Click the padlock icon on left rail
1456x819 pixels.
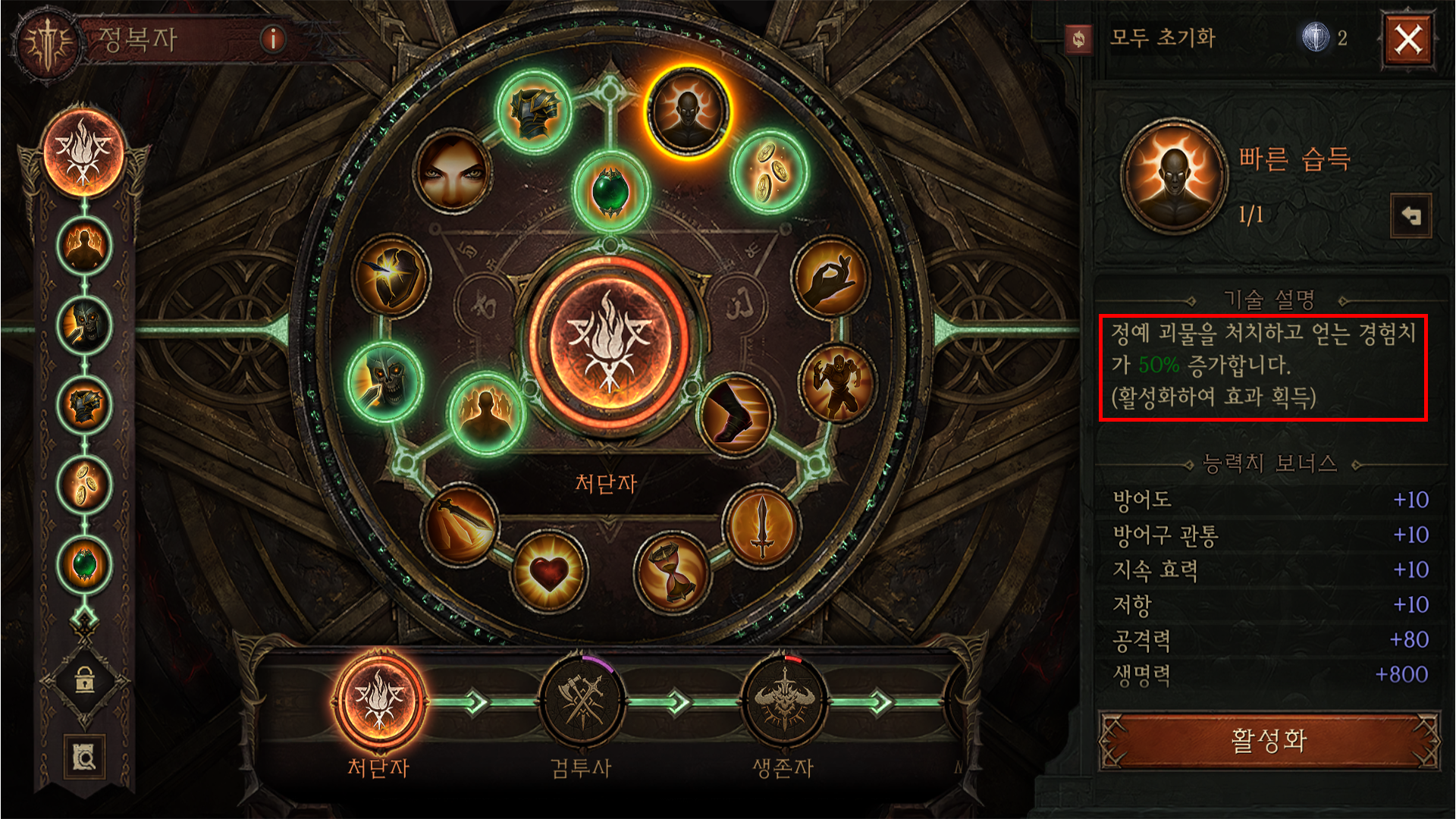tap(84, 679)
